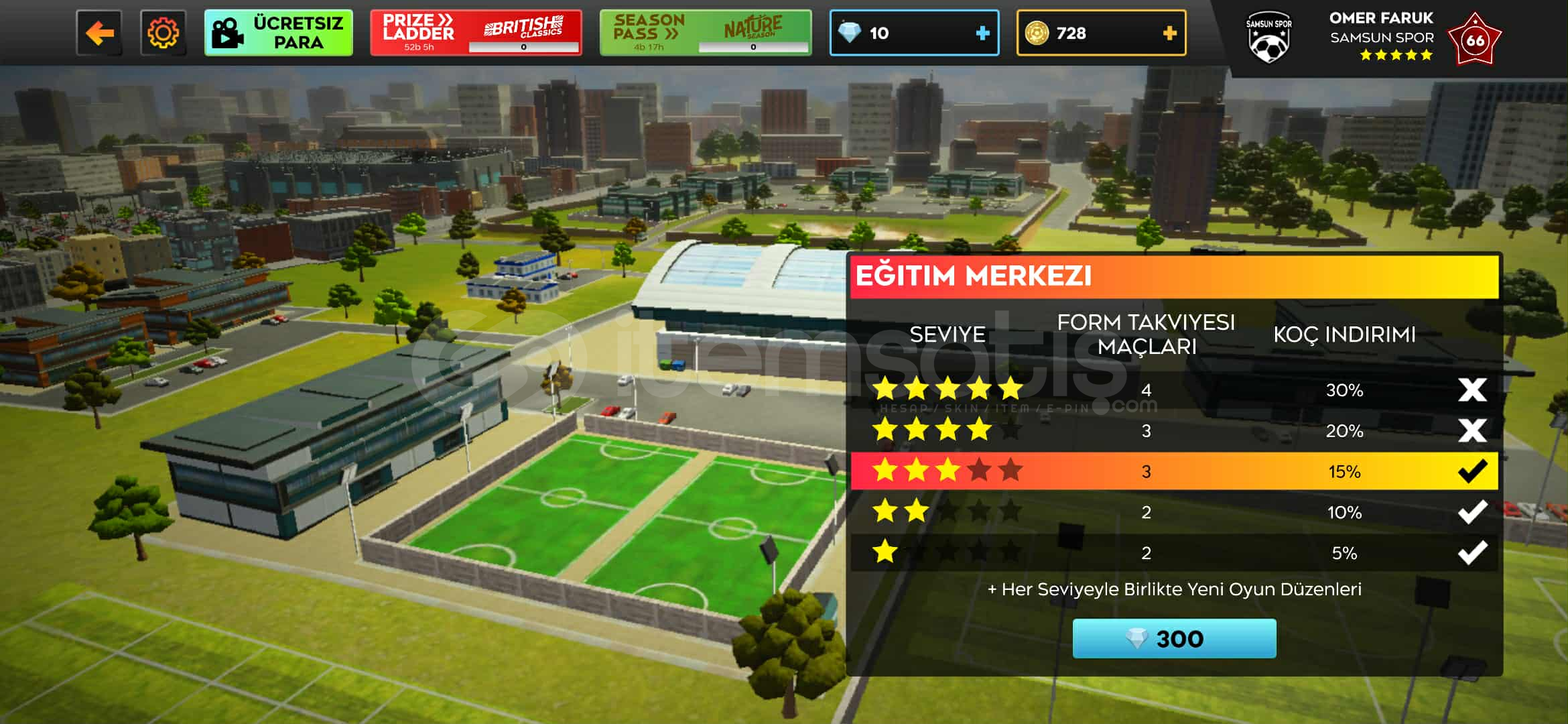This screenshot has width=1568, height=724.
Task: Add more coins with the yellow plus
Action: (1169, 33)
